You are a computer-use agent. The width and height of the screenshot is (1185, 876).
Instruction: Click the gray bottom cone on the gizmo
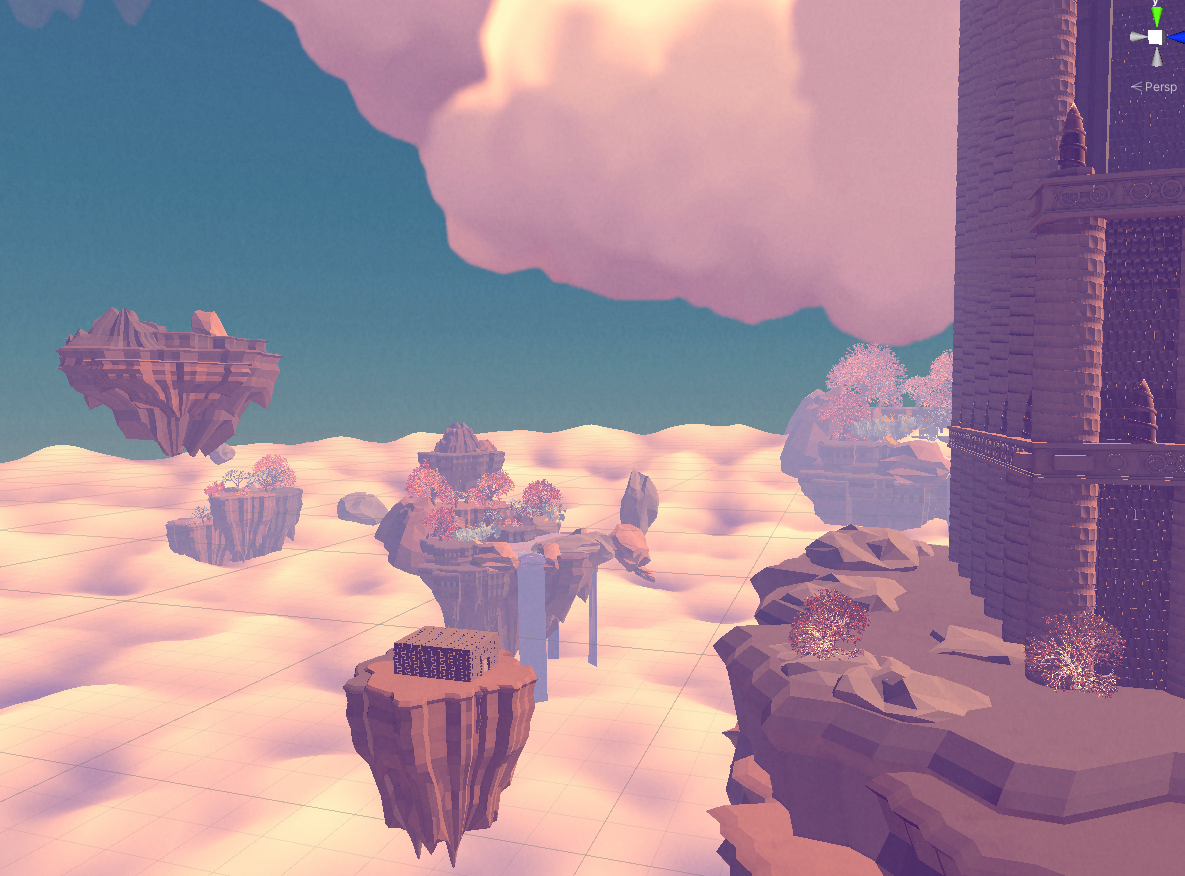tap(1156, 57)
